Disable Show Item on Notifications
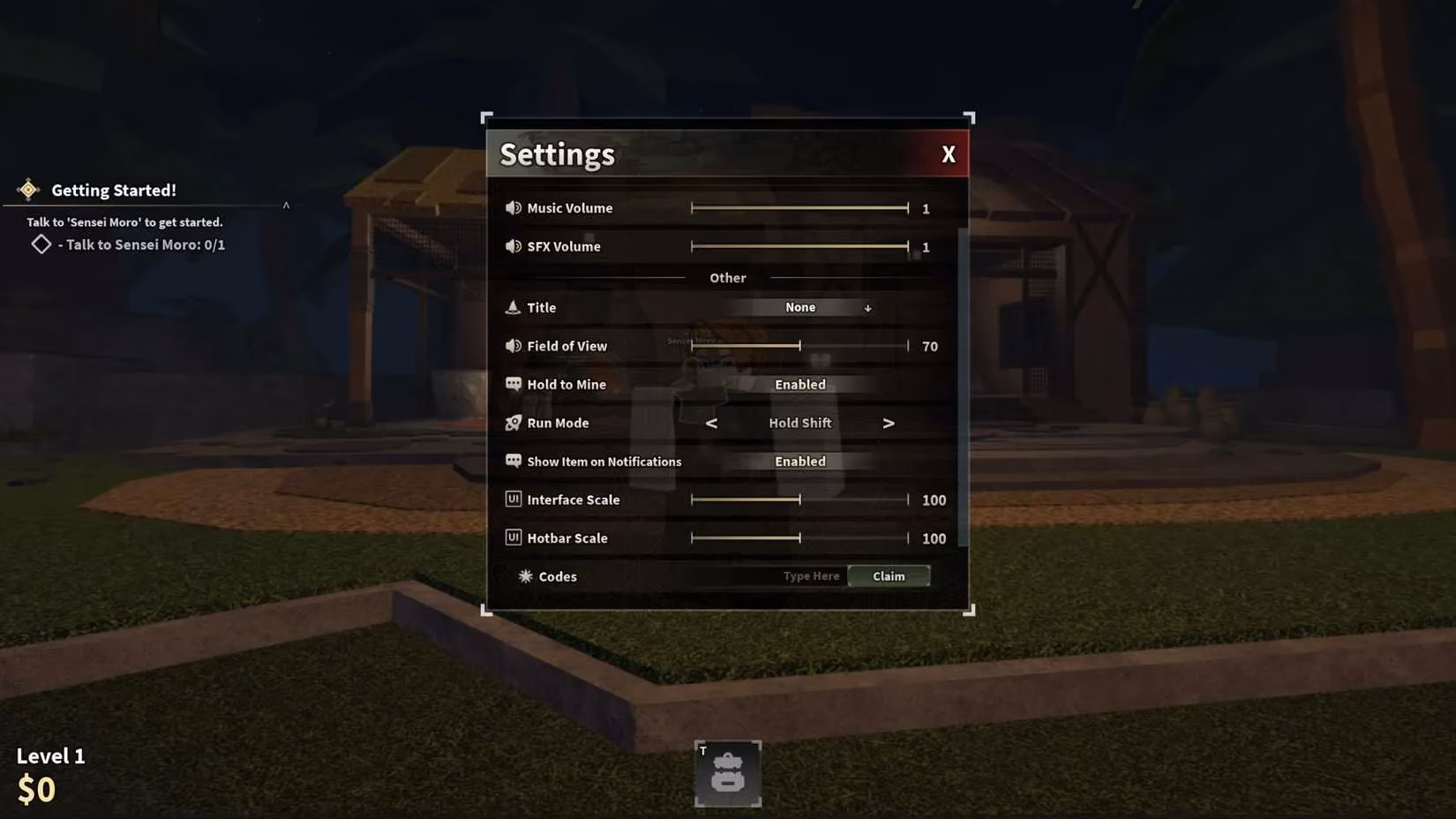This screenshot has width=1456, height=819. click(x=799, y=461)
